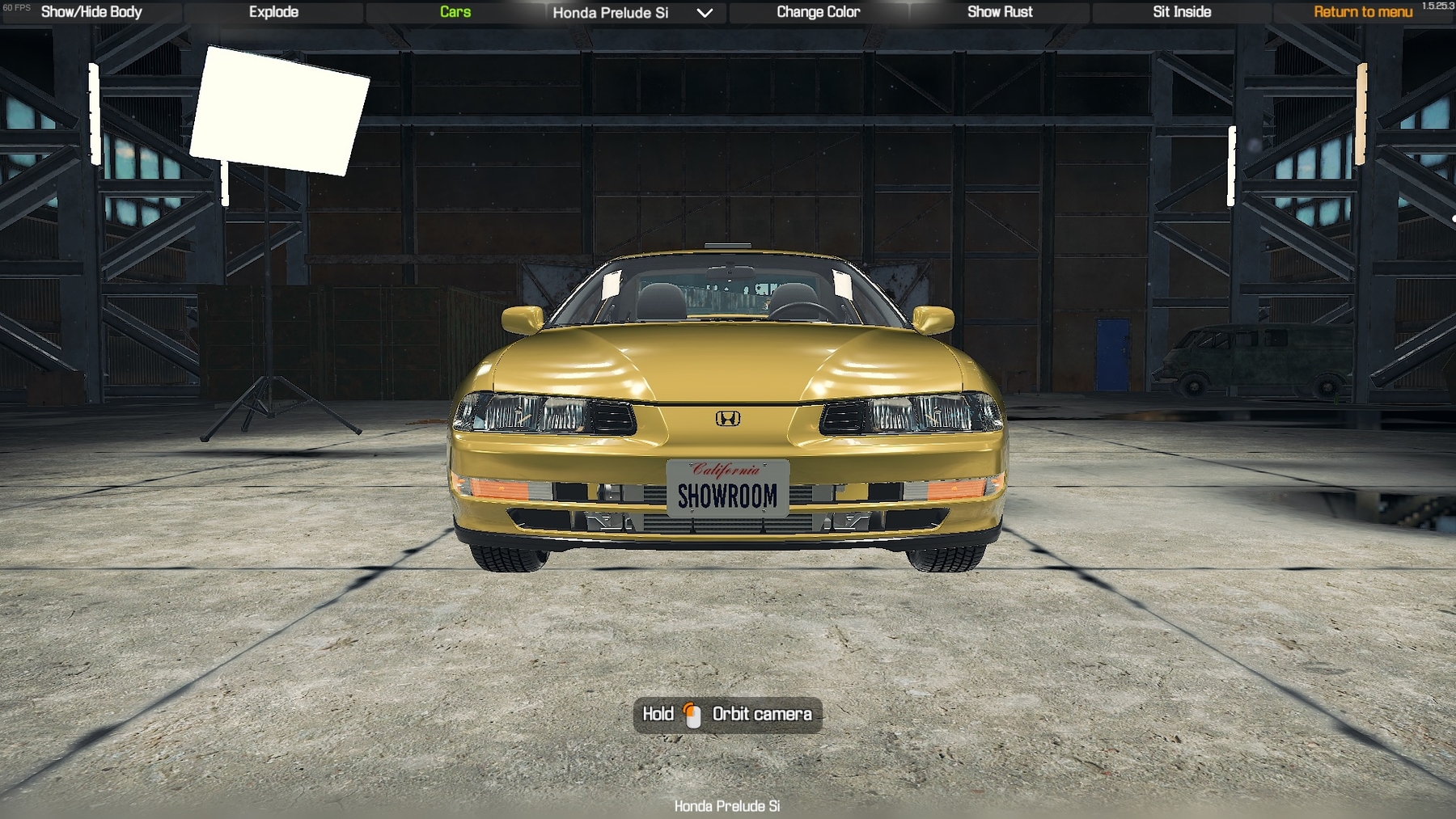Viewport: 1456px width, 819px height.
Task: Choose Sit Inside the car
Action: coord(1182,12)
